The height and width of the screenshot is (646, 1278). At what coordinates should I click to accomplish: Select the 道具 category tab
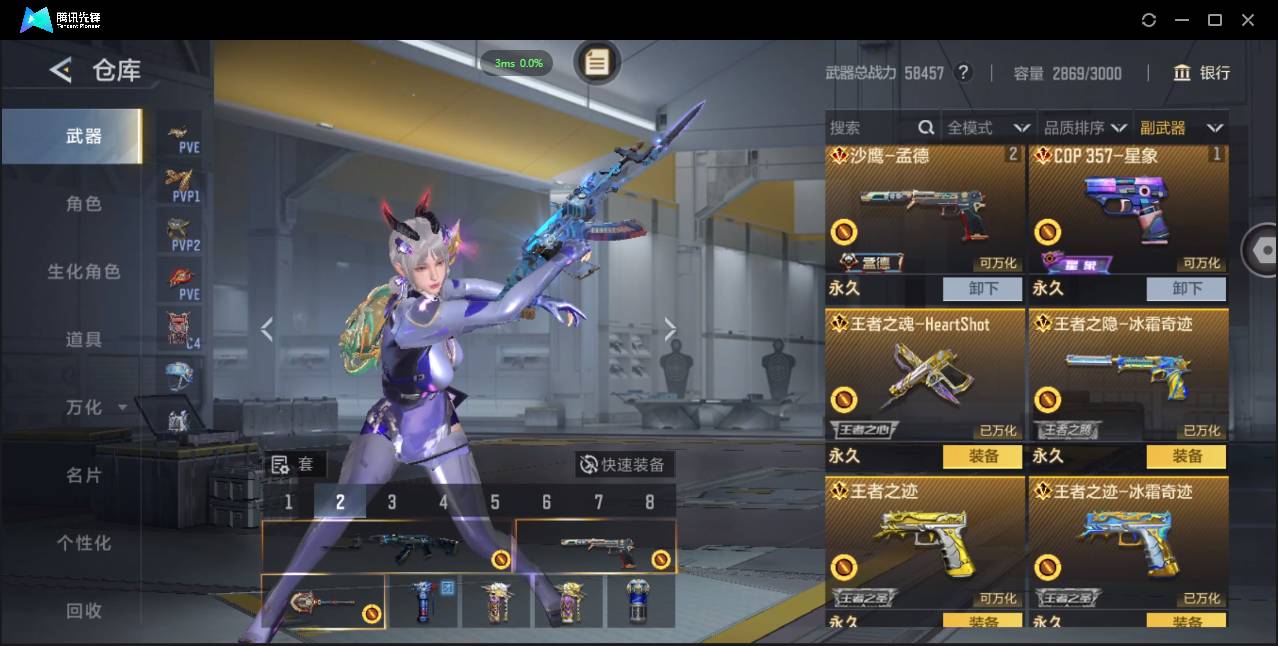84,340
